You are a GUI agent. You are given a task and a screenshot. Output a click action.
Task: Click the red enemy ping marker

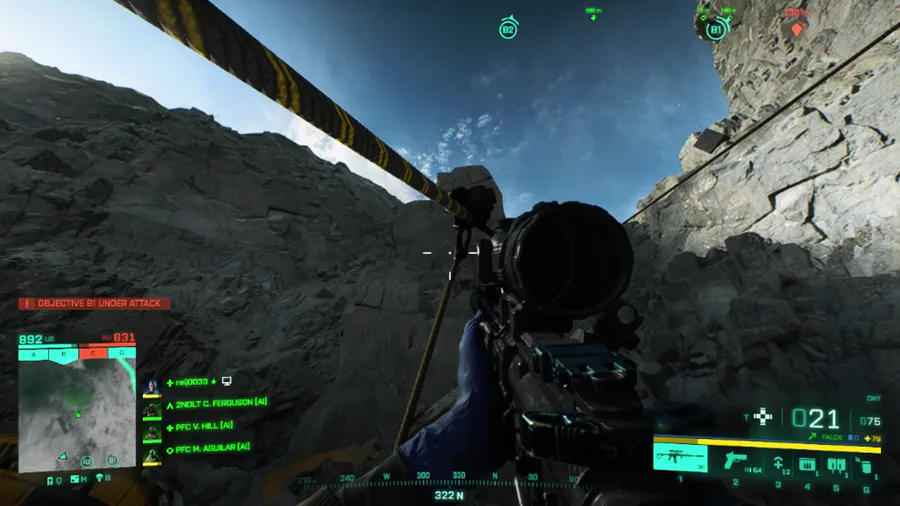coord(797,28)
